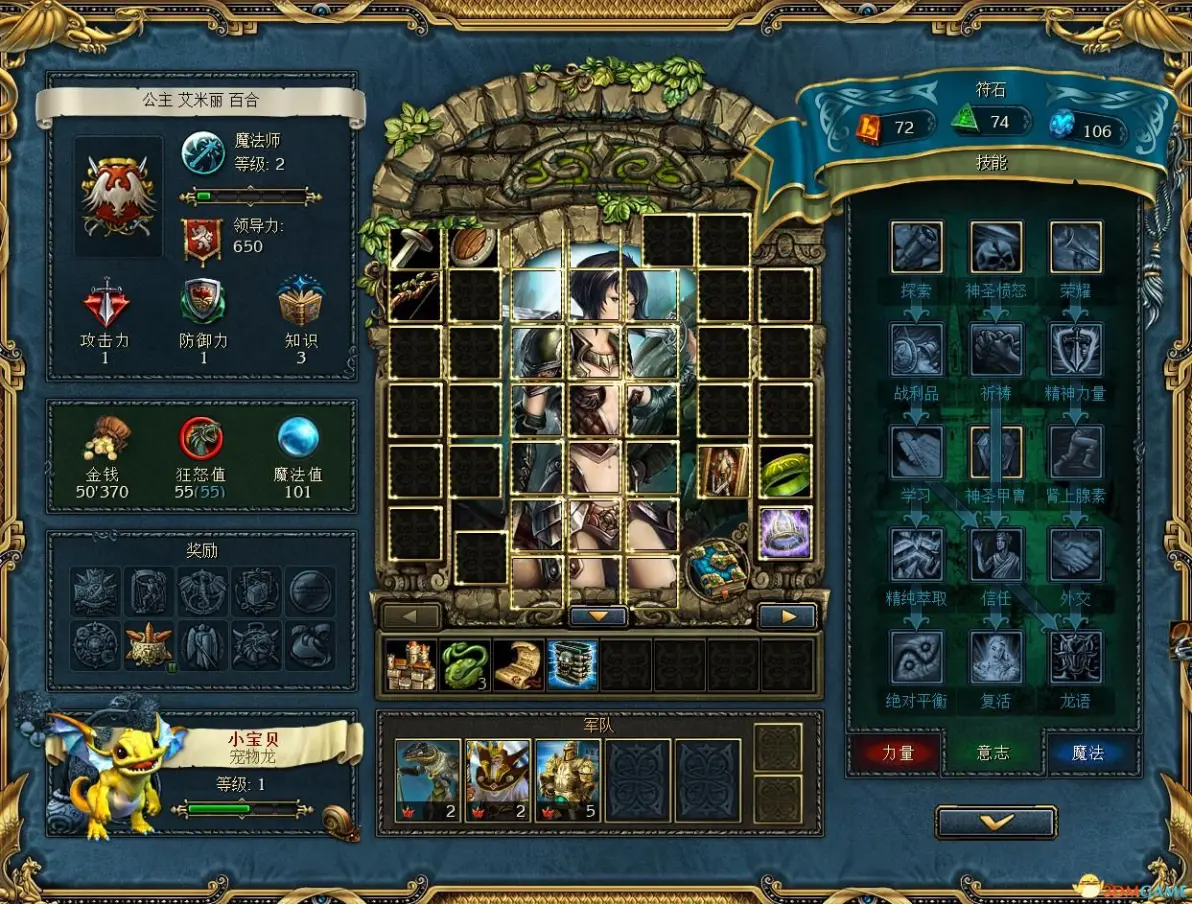Show the 魔法 skill tab
This screenshot has width=1192, height=904.
1090,753
